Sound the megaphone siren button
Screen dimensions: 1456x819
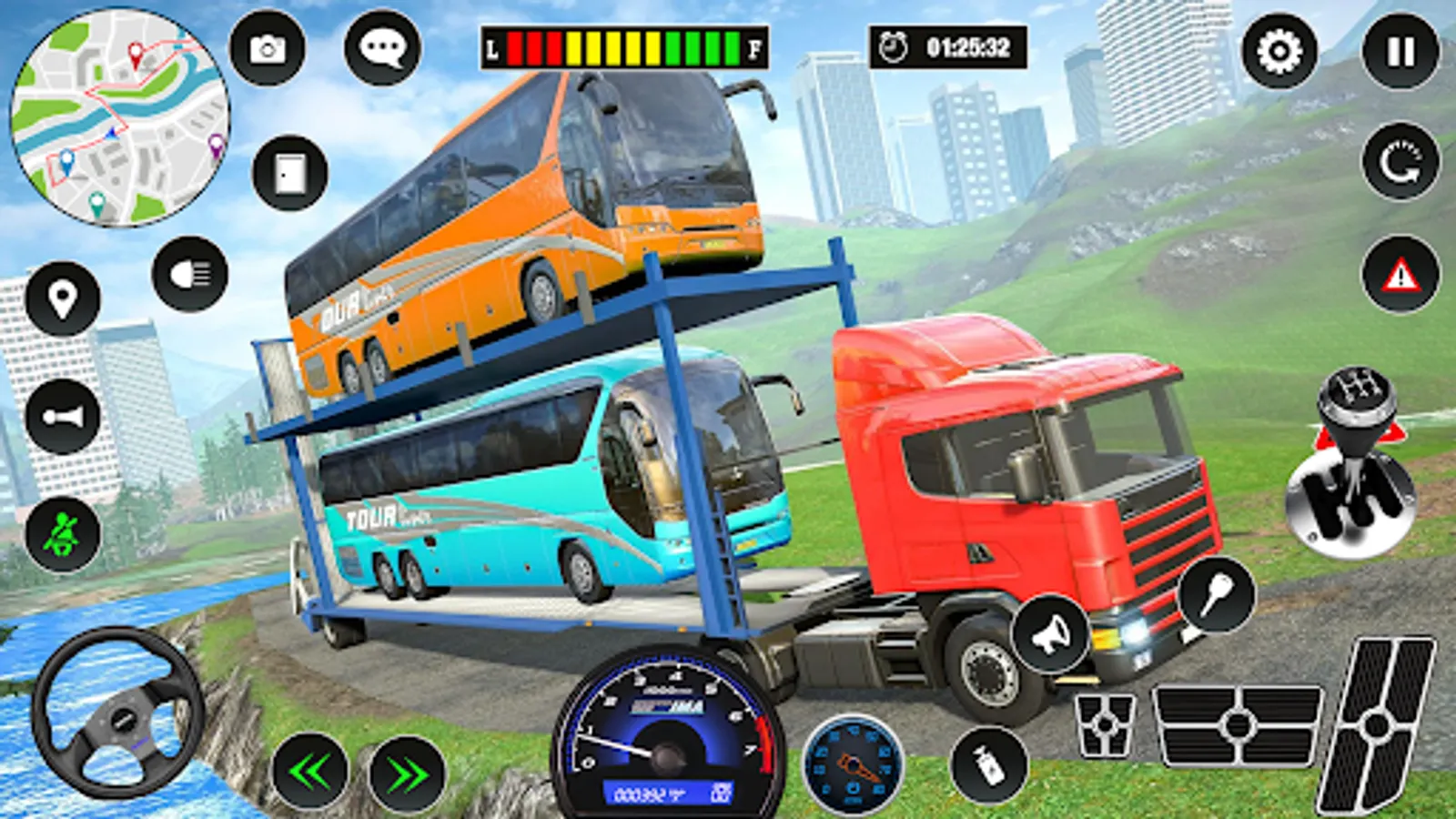[1051, 634]
